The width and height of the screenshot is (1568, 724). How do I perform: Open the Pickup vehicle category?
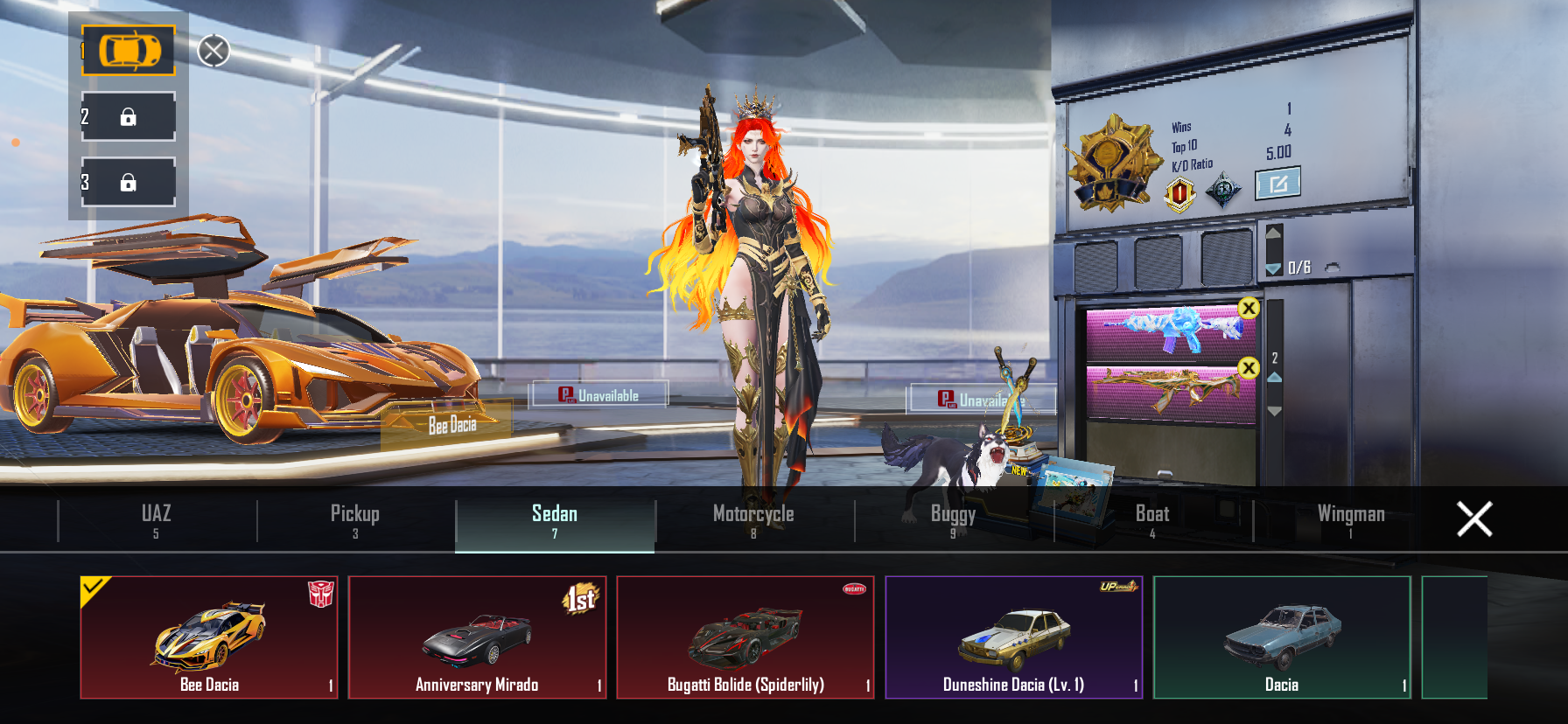[355, 519]
